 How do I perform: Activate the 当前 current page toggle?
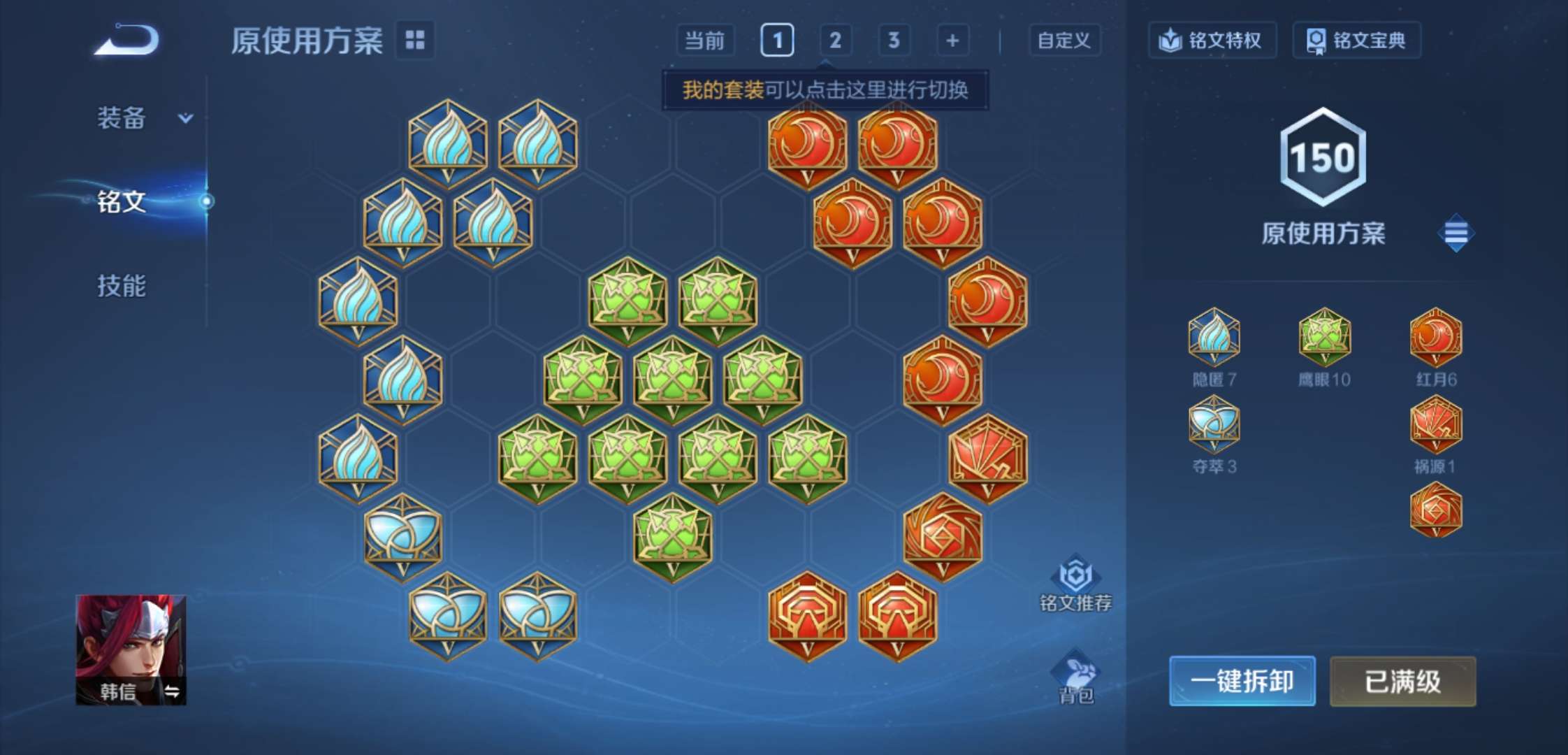[x=706, y=40]
